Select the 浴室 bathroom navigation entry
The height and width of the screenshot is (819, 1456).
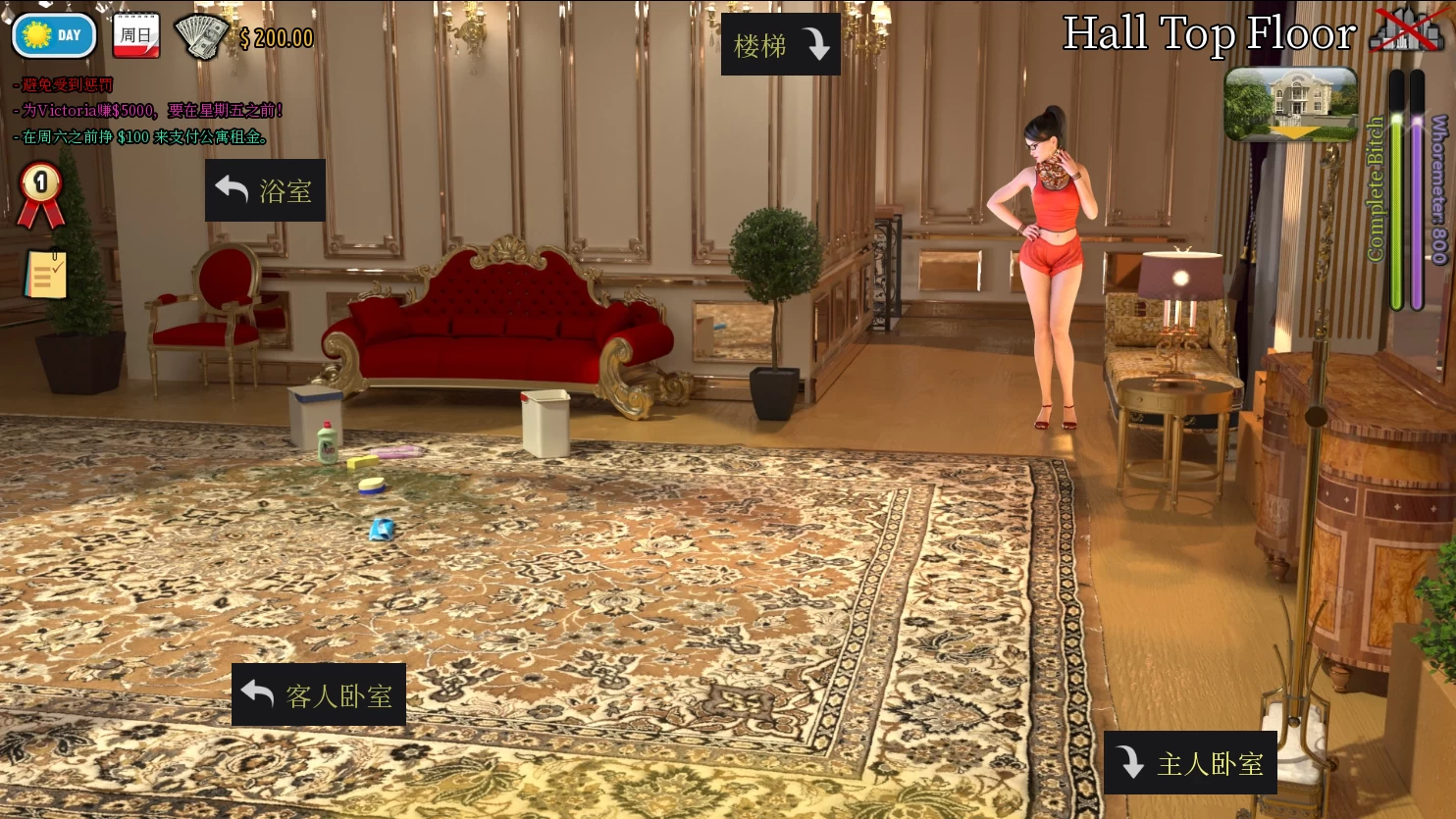point(265,188)
